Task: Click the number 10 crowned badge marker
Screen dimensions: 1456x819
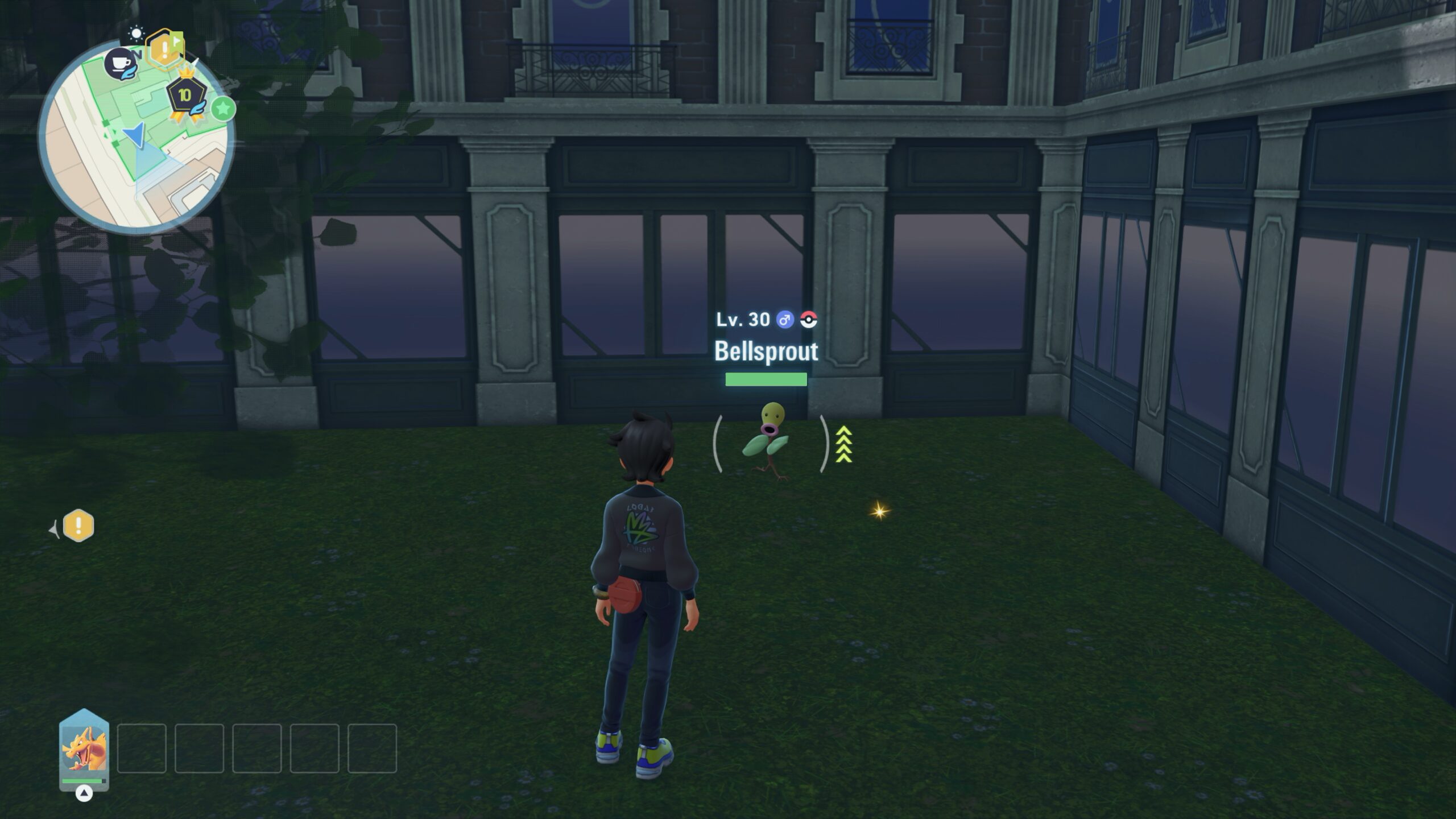Action: pyautogui.click(x=185, y=96)
